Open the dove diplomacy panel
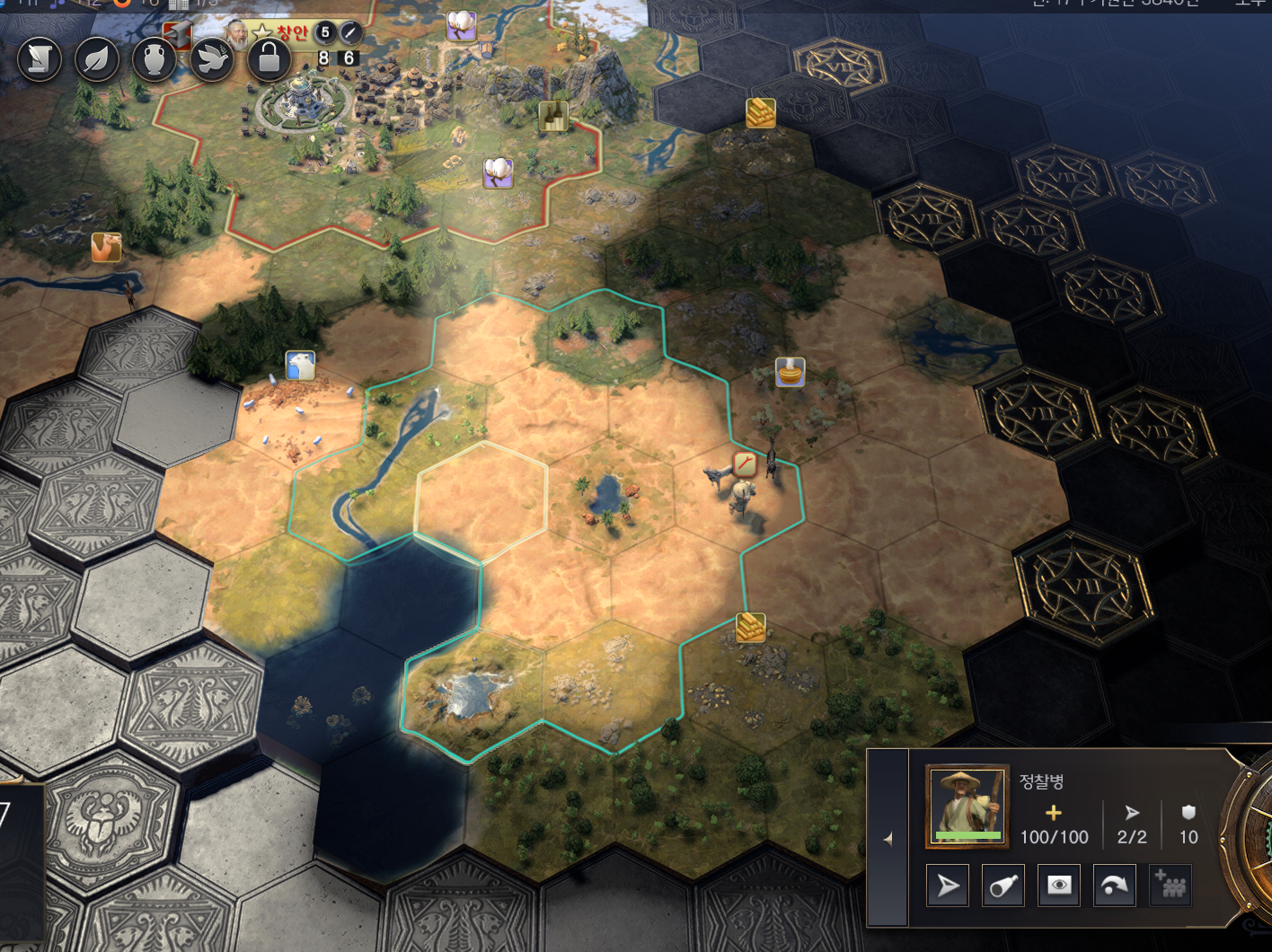This screenshot has width=1272, height=952. click(212, 59)
